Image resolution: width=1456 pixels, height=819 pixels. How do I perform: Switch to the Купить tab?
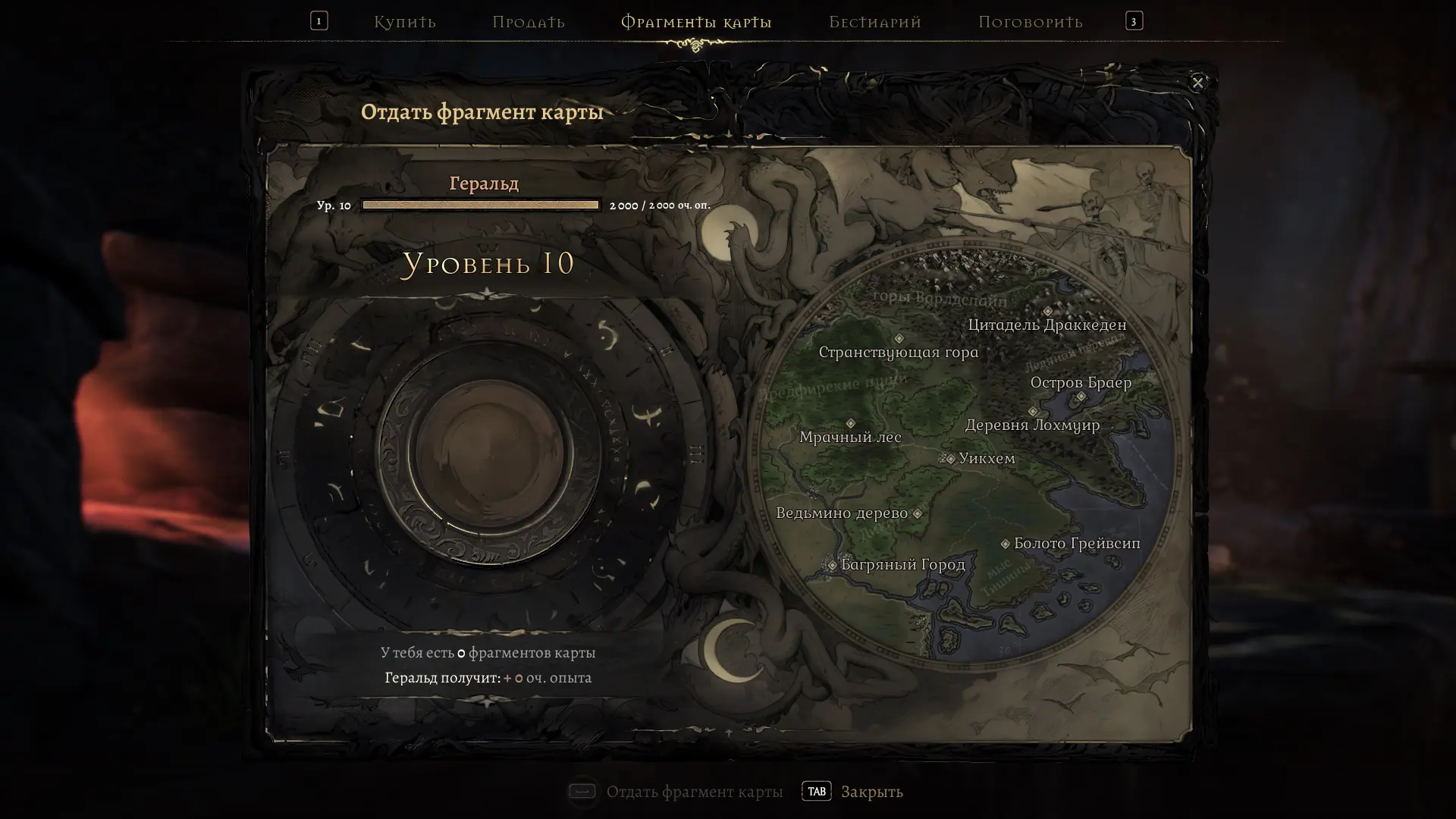[x=404, y=22]
